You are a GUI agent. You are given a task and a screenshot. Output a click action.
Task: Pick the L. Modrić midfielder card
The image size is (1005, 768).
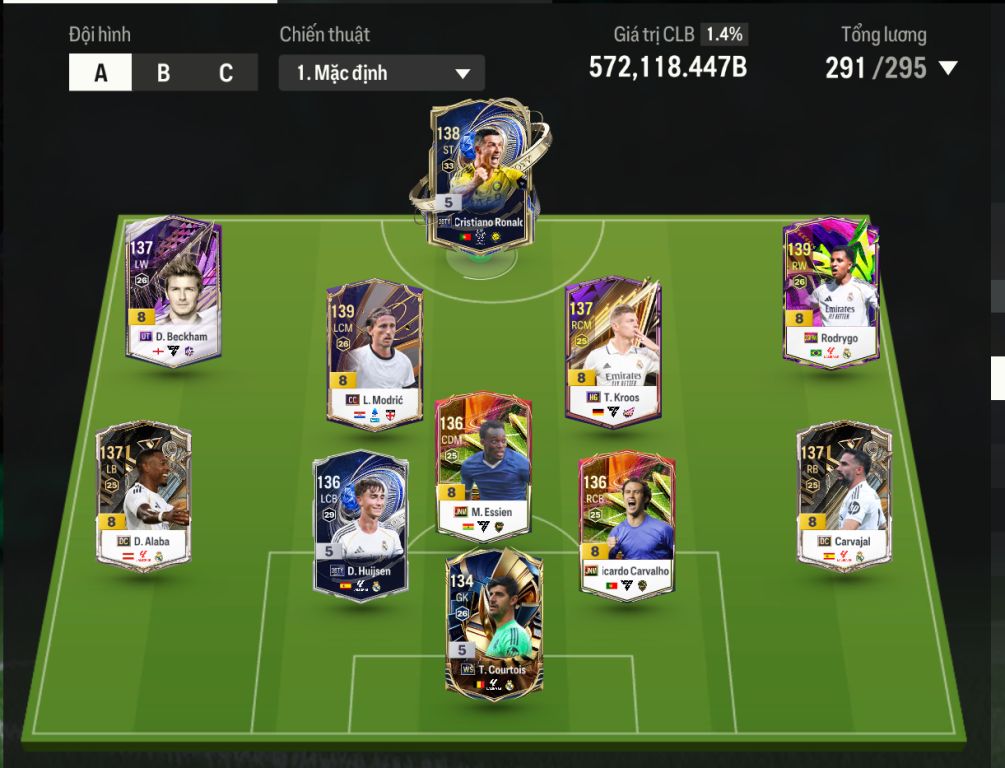[375, 353]
